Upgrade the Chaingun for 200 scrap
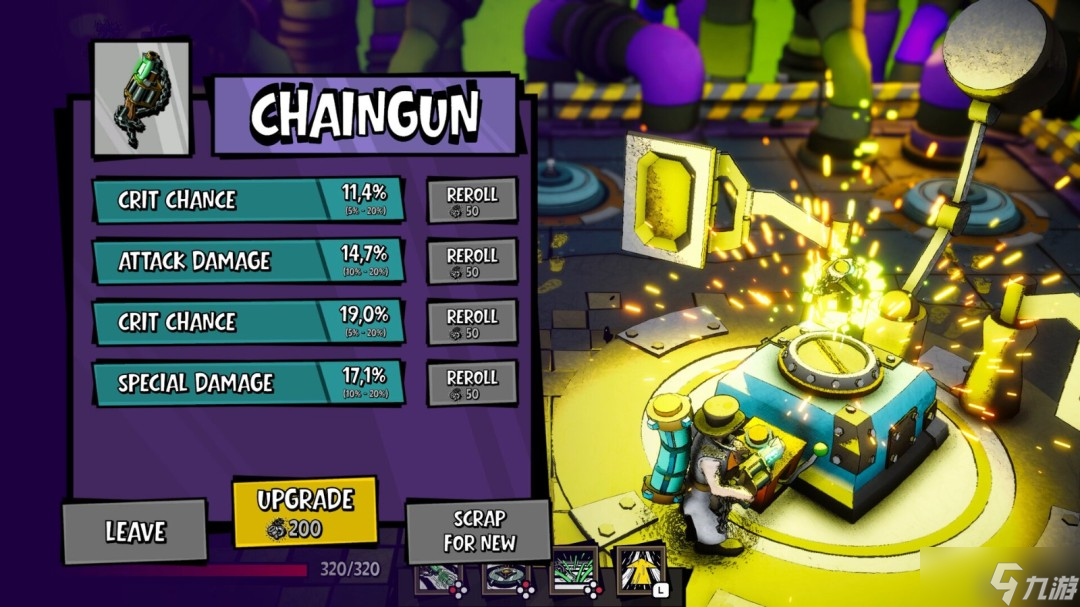1080x607 pixels. [305, 511]
